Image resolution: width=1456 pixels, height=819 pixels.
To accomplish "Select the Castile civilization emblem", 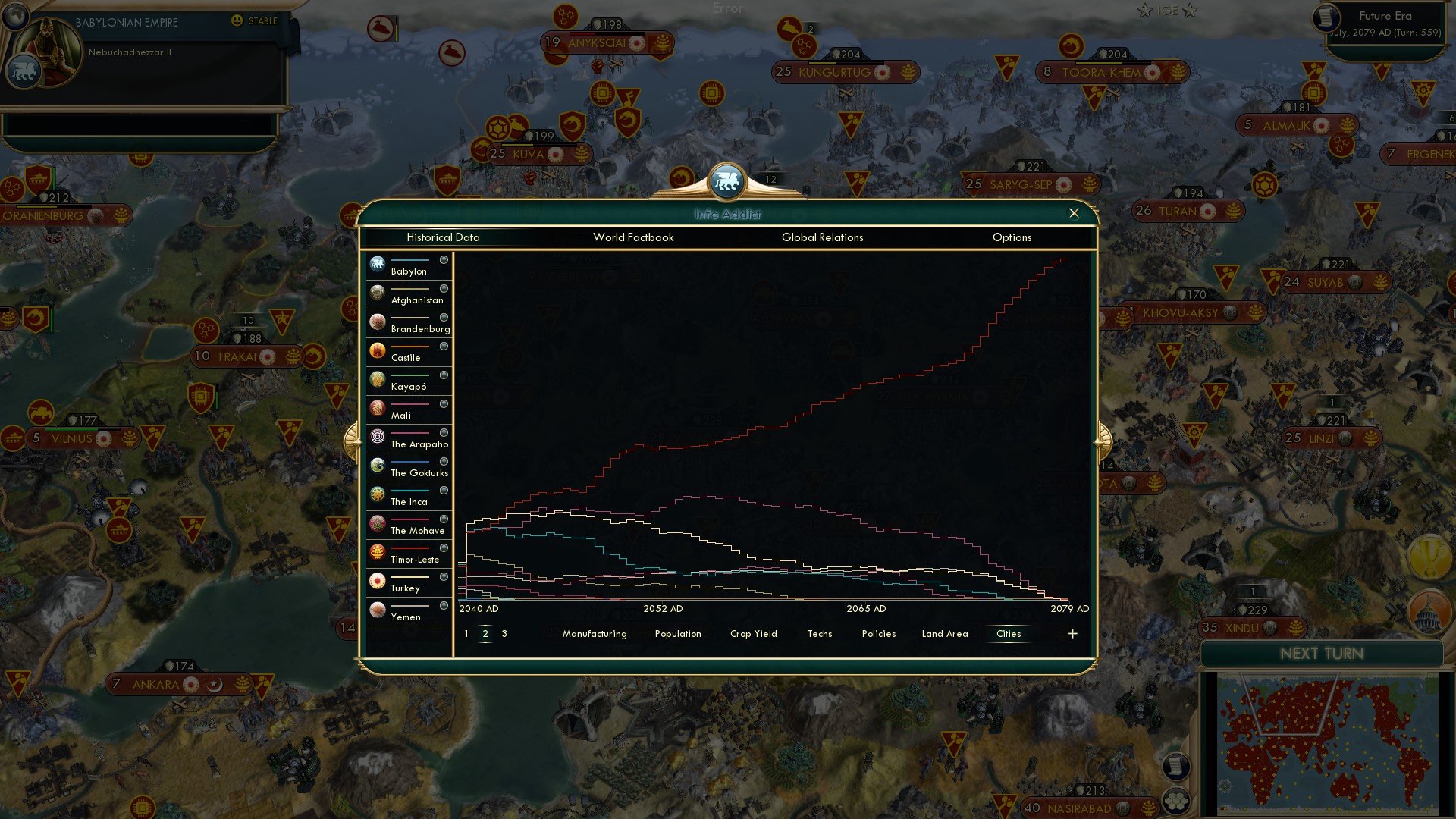I will point(377,350).
